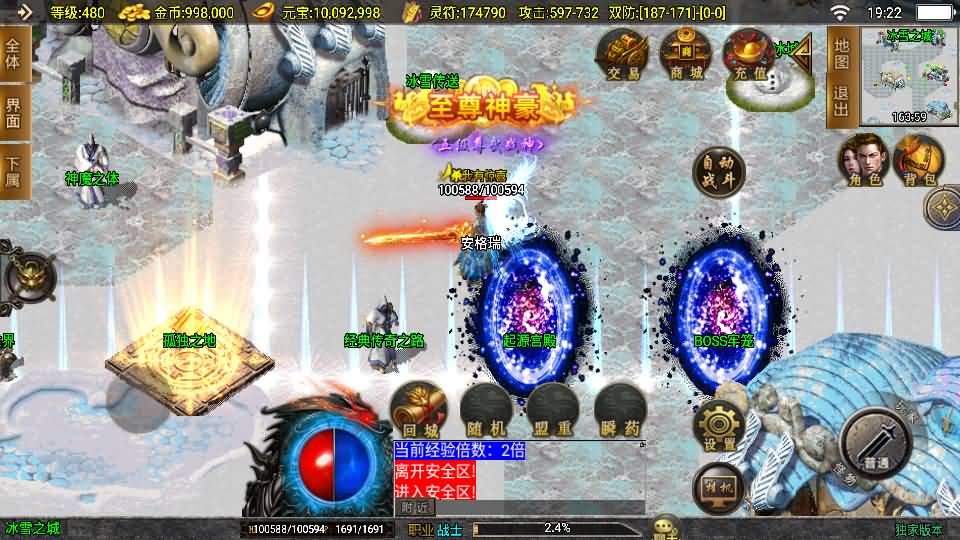Click the 退出 exit button

point(841,102)
